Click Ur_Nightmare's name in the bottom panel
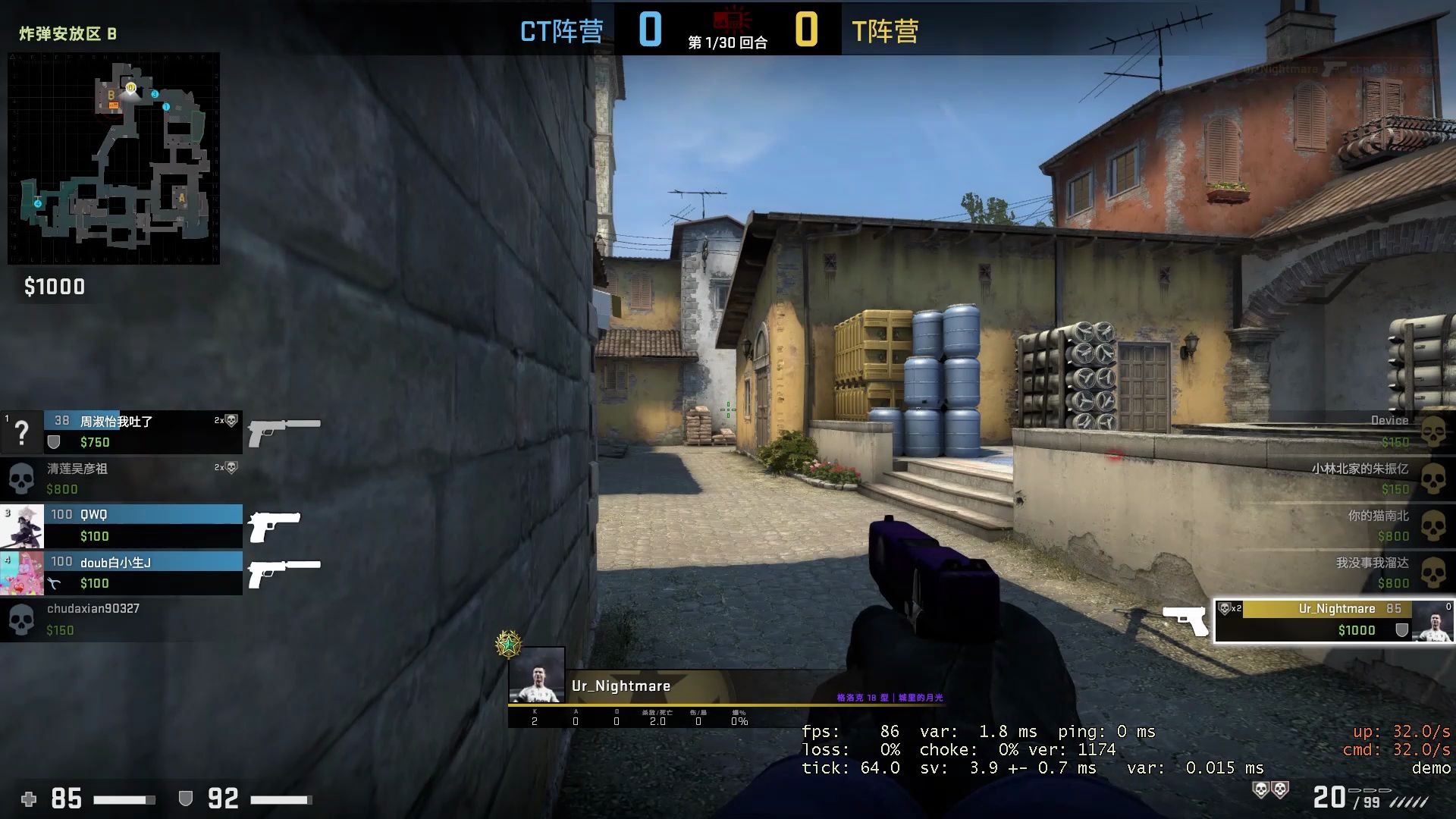Image resolution: width=1456 pixels, height=819 pixels. point(622,686)
